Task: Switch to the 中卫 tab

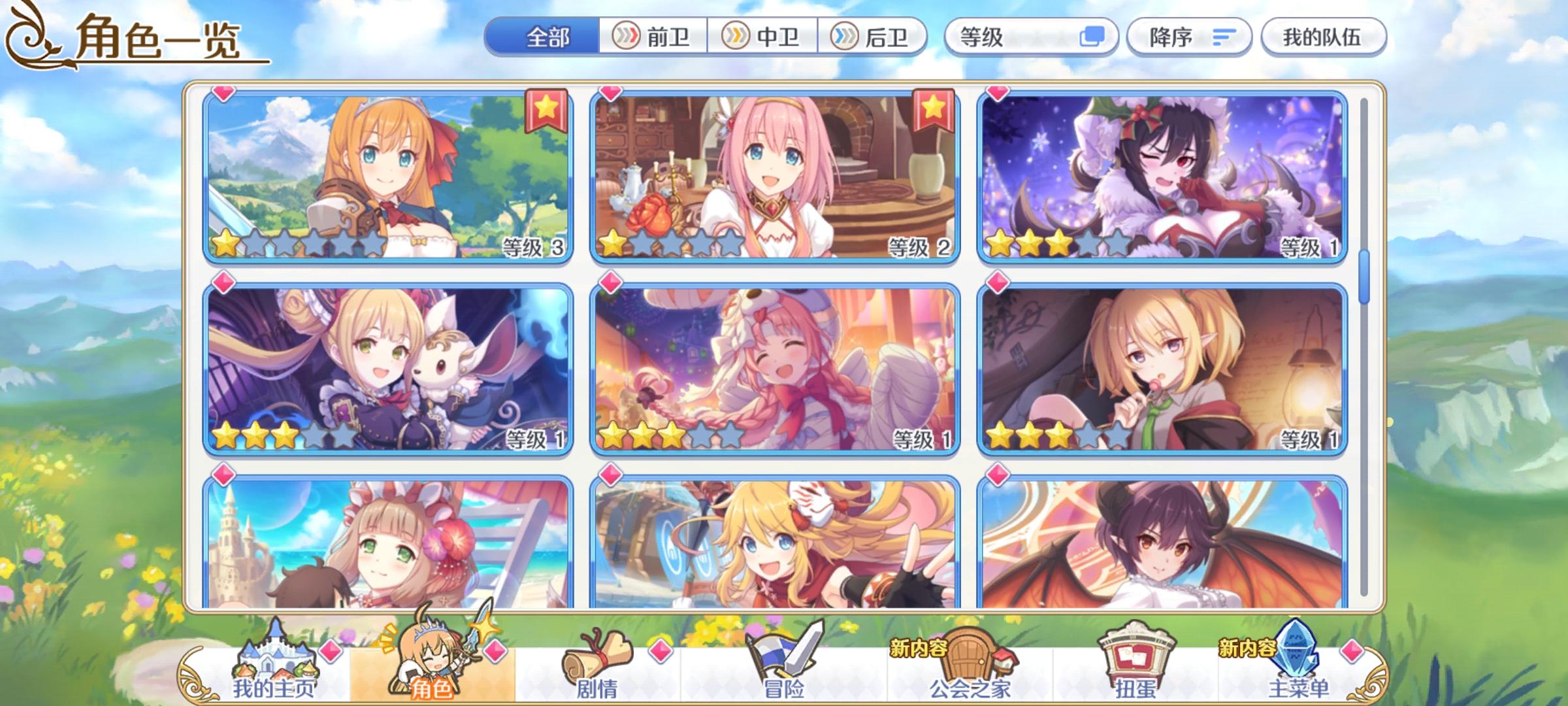Action: pos(762,37)
